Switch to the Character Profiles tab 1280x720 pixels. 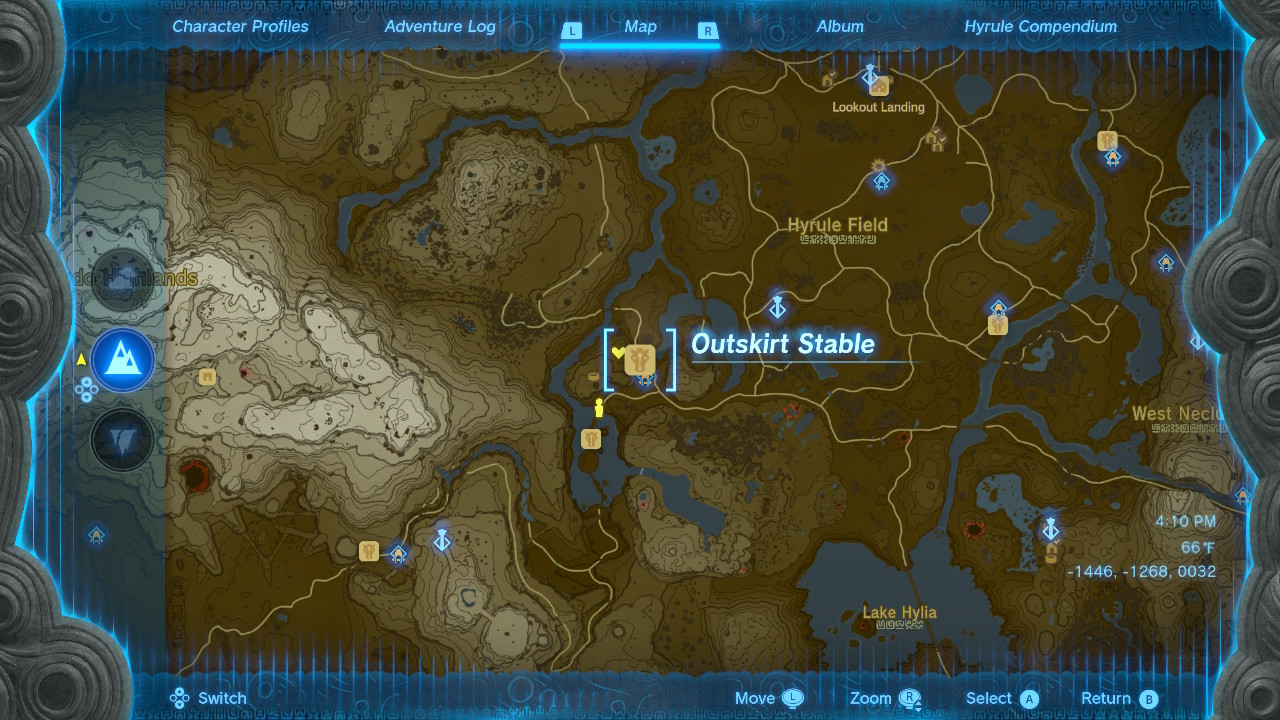(x=240, y=27)
